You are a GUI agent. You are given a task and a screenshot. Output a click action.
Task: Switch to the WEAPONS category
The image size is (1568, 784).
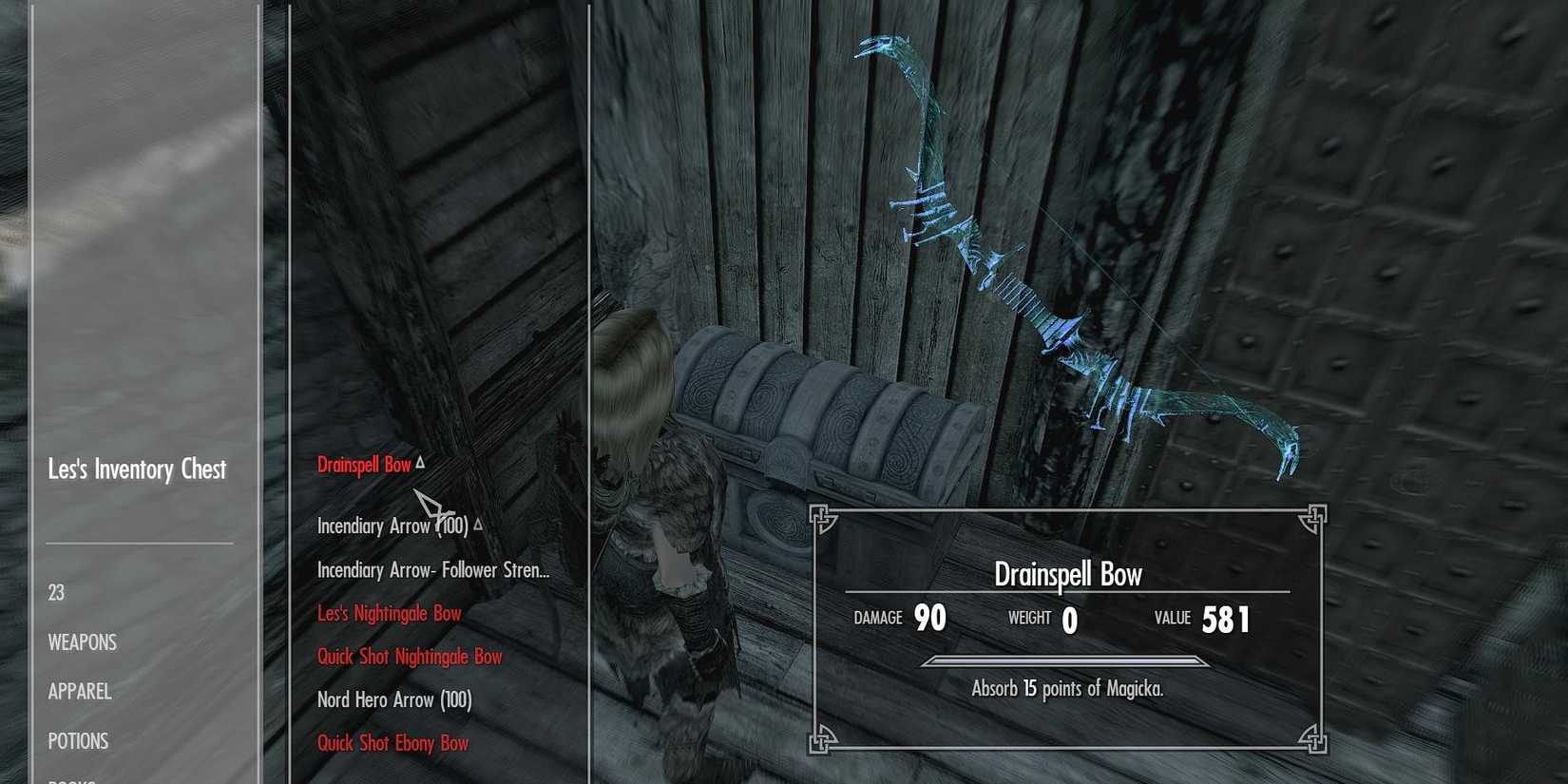pyautogui.click(x=83, y=642)
